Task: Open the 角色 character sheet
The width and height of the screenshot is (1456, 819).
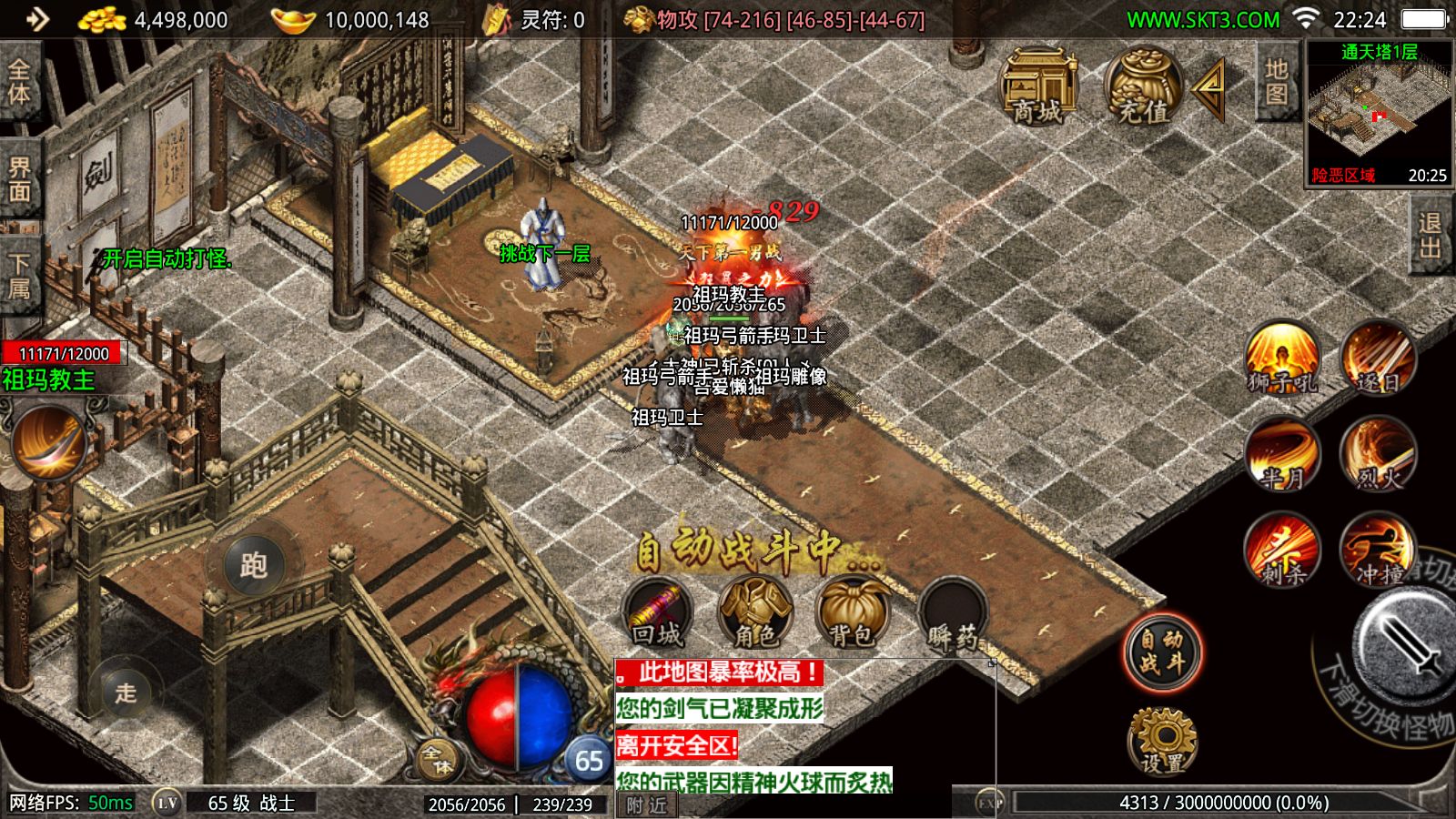Action: click(x=754, y=613)
